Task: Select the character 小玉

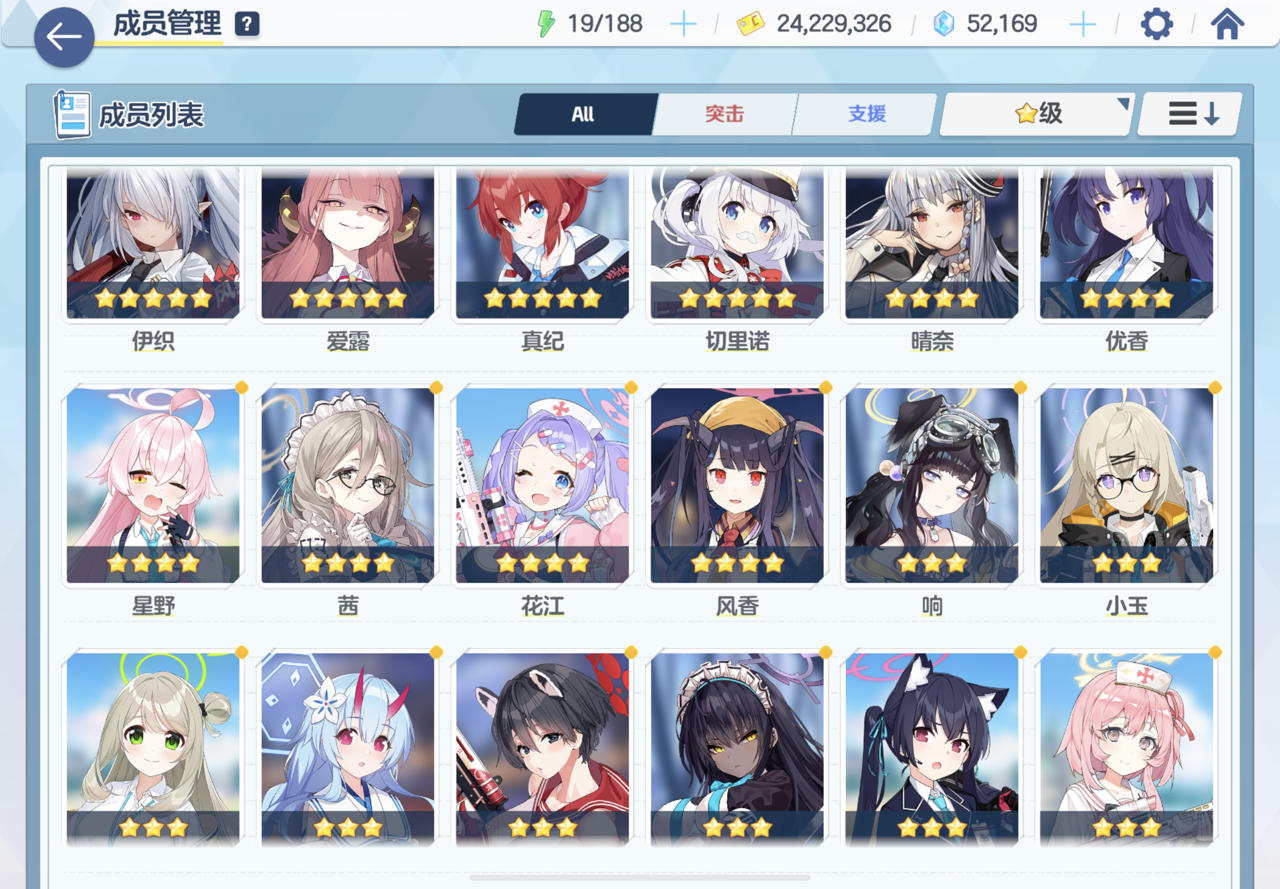Action: tap(1126, 484)
